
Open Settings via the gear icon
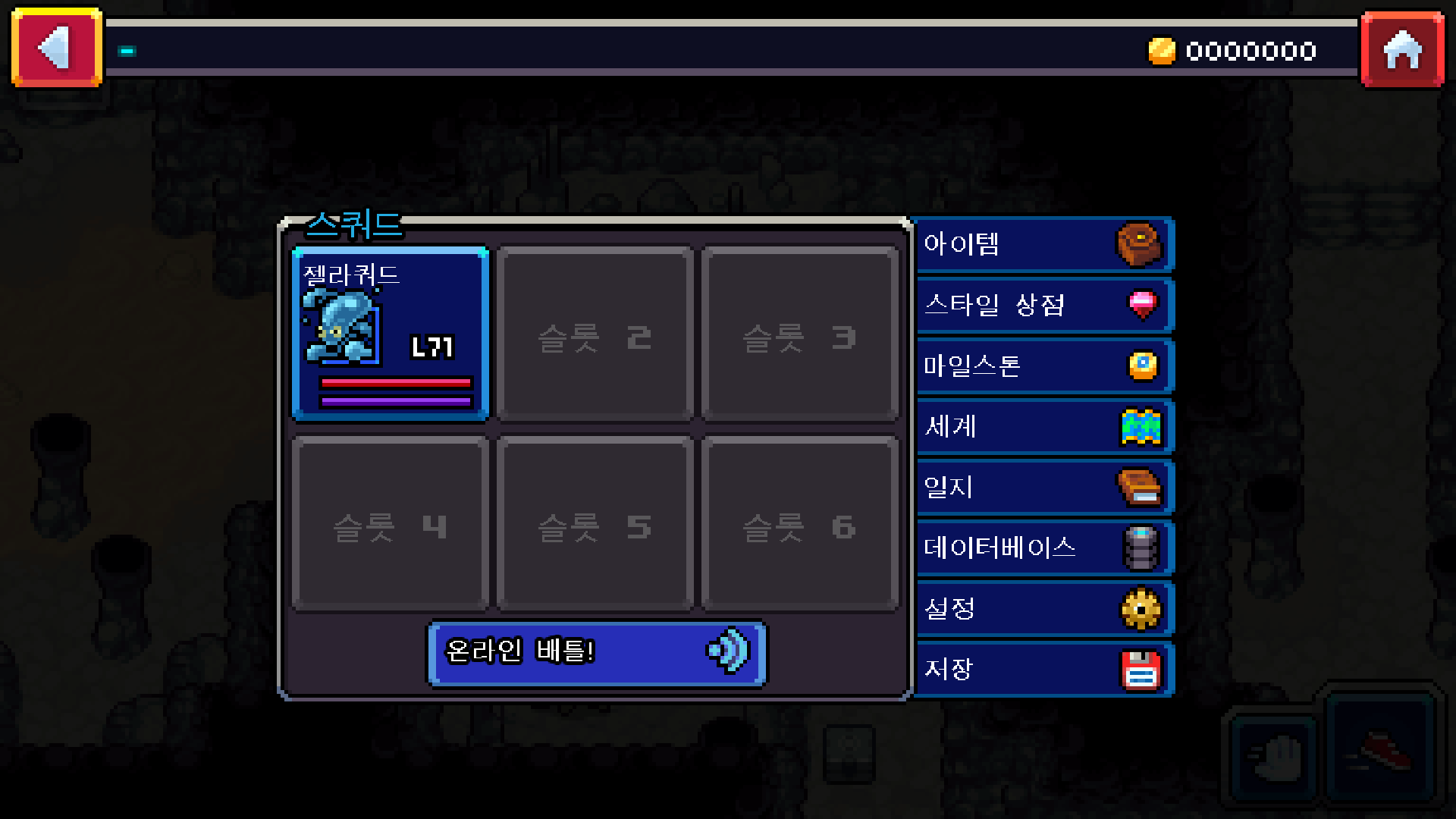tap(1142, 608)
